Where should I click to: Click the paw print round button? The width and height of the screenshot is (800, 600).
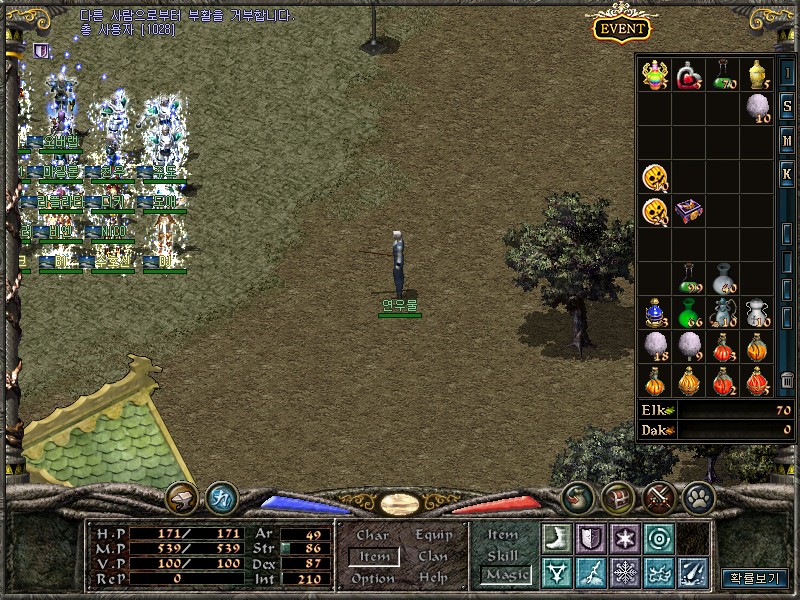696,496
